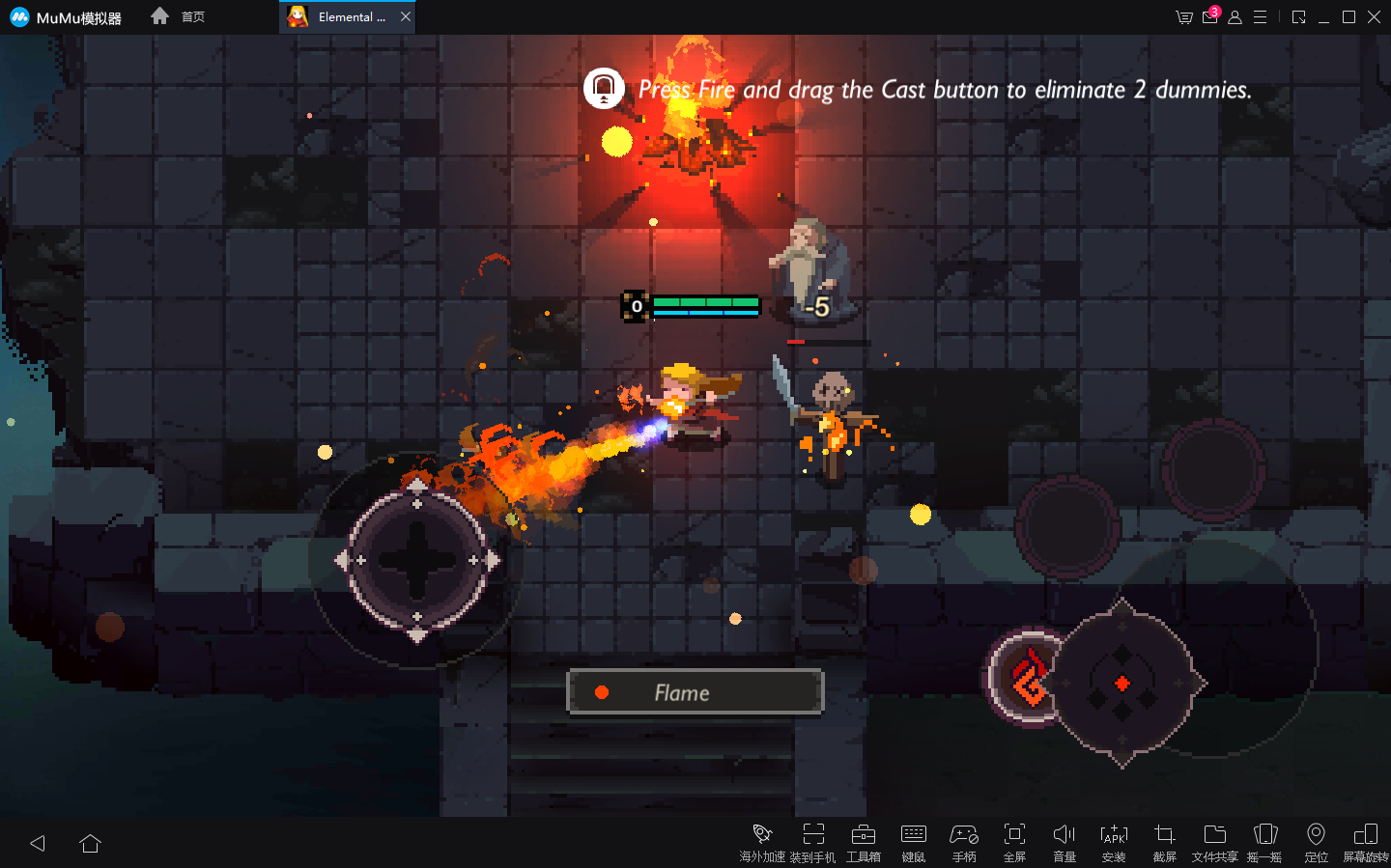Open the volume control

pos(1064,841)
